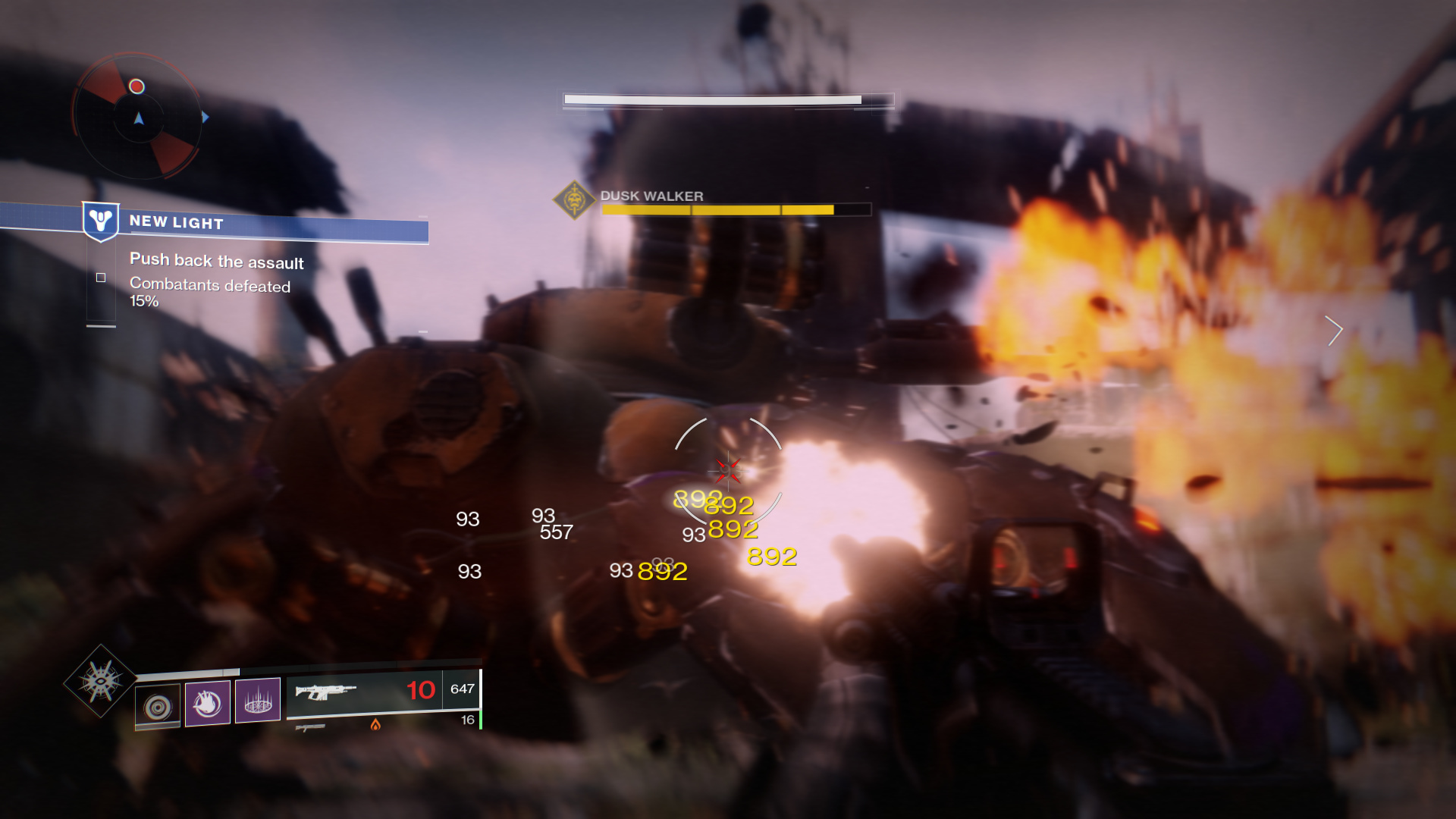Image resolution: width=1456 pixels, height=819 pixels.
Task: Select the New Light shield emblem
Action: click(x=101, y=221)
